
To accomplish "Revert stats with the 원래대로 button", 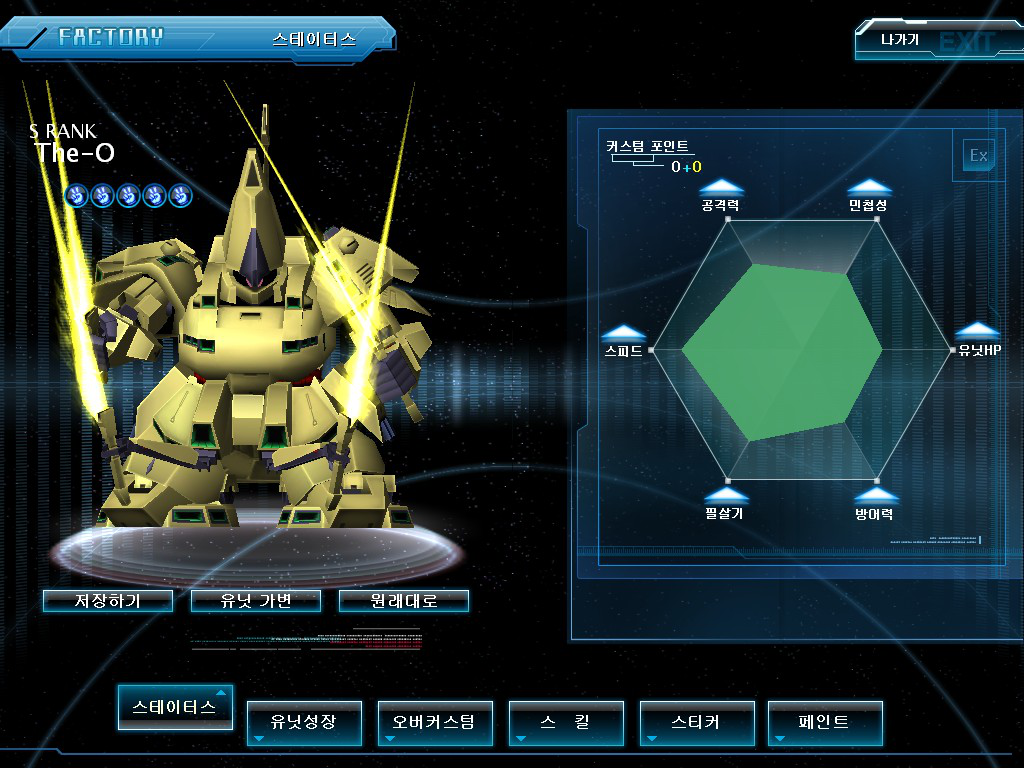I will pos(404,601).
